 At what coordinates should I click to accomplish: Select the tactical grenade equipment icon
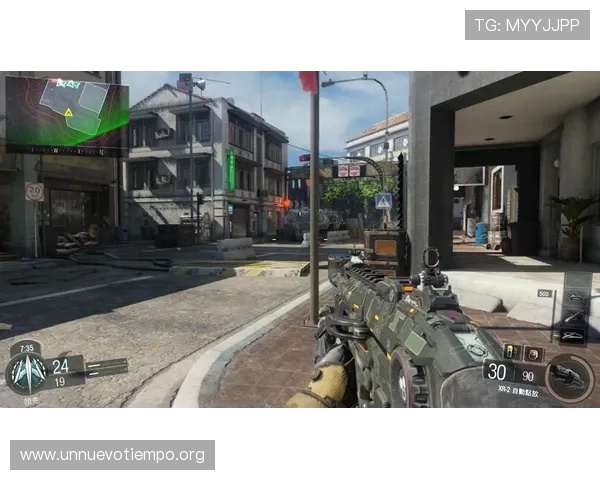point(532,352)
